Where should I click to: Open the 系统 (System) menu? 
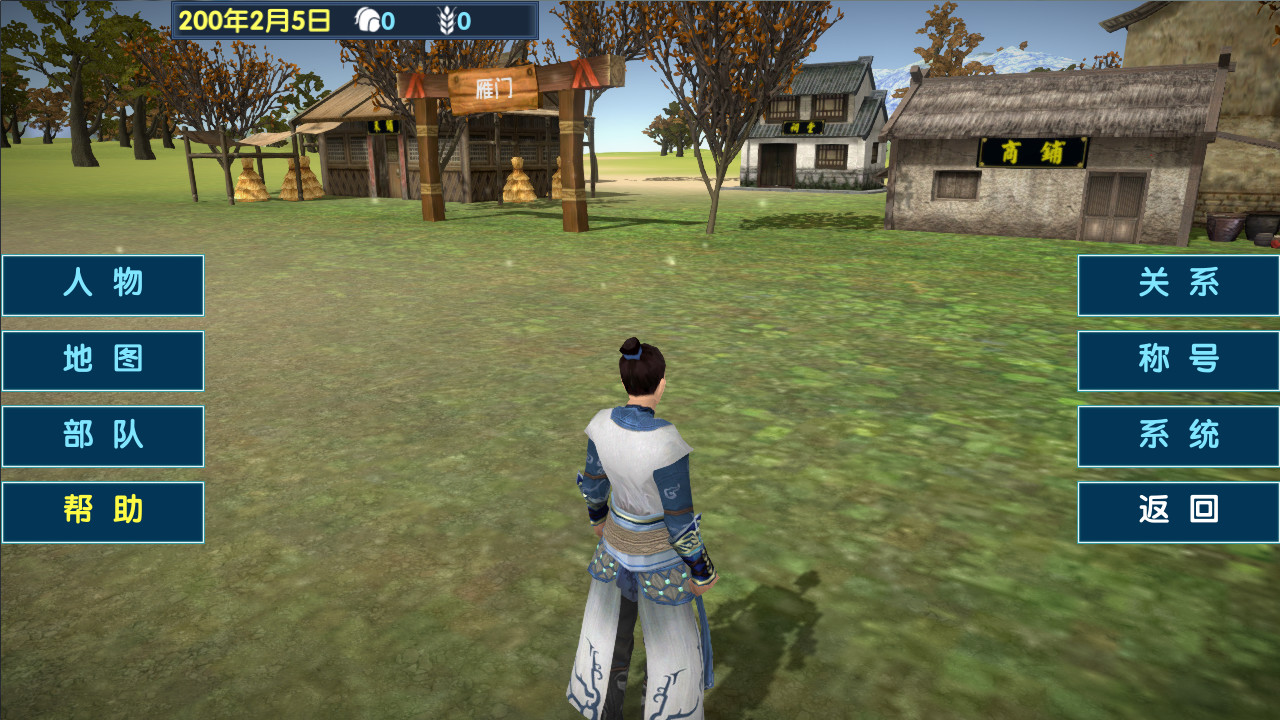1177,436
